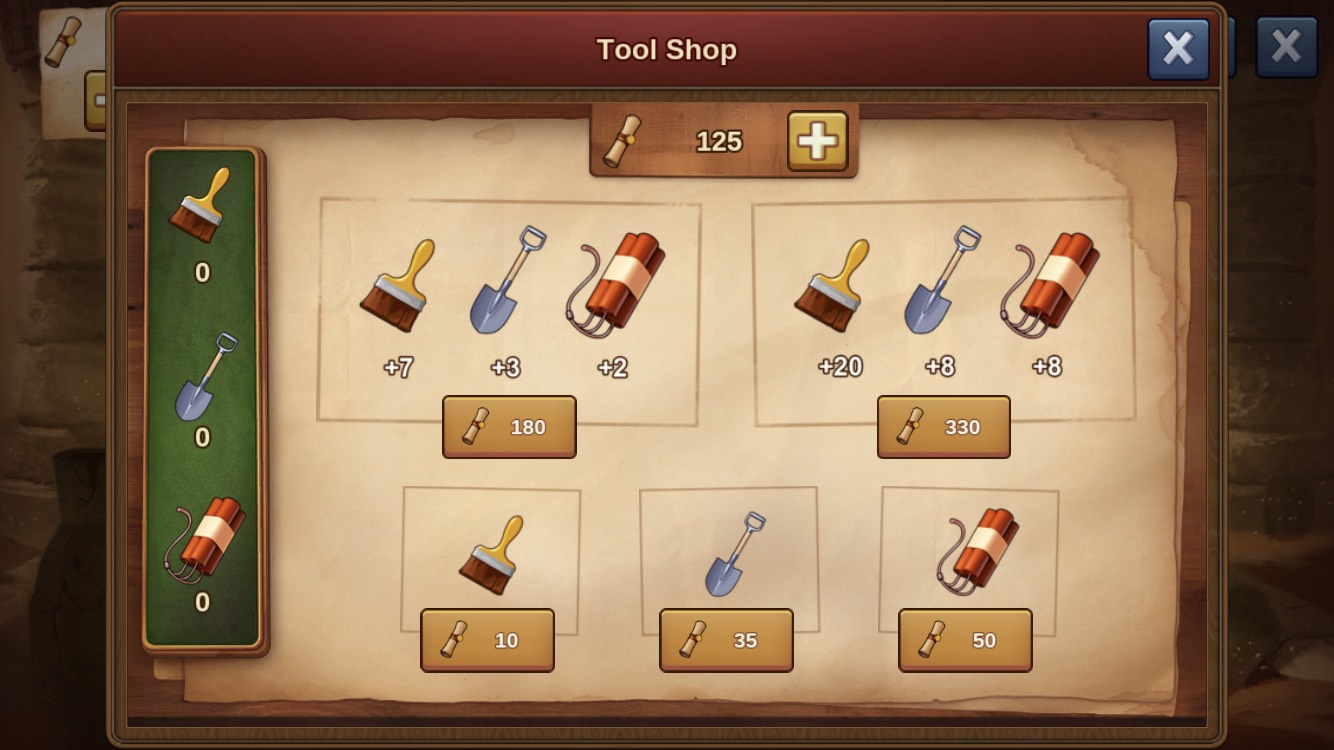Buy a single brush for 10
This screenshot has width=1334, height=750.
(x=487, y=640)
